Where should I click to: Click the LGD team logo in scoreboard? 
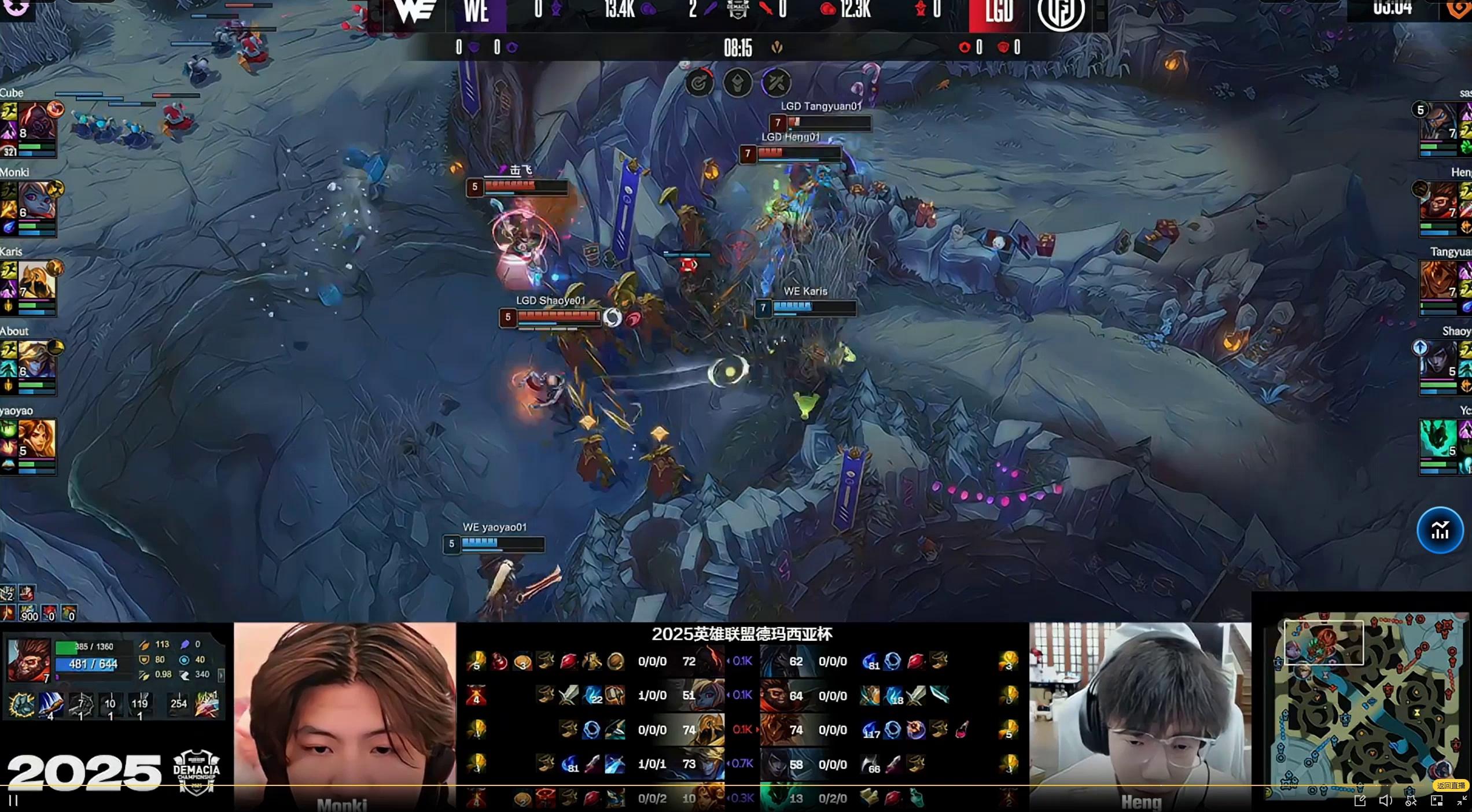click(x=1061, y=13)
